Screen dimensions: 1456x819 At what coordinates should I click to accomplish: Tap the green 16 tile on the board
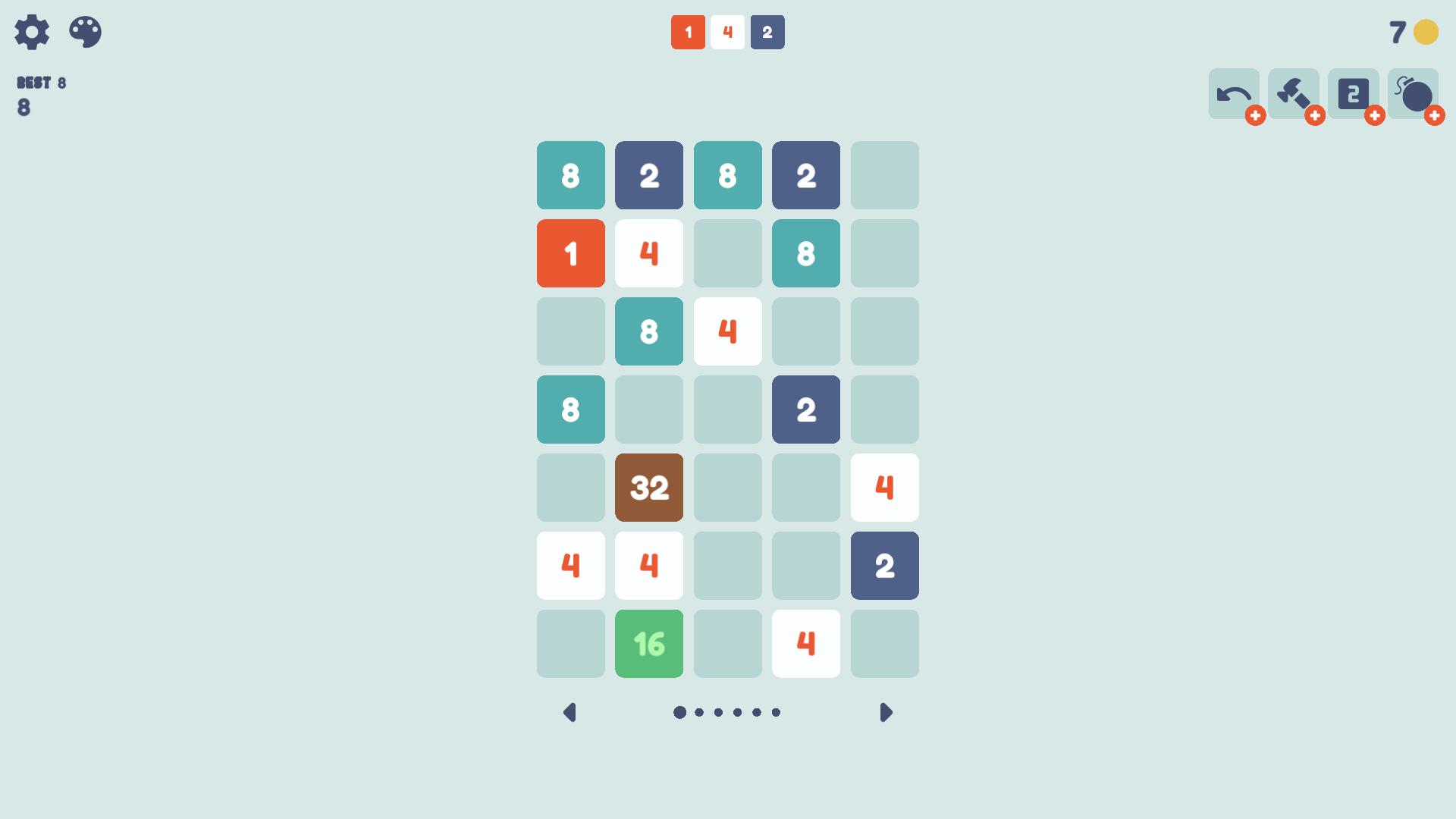point(649,643)
